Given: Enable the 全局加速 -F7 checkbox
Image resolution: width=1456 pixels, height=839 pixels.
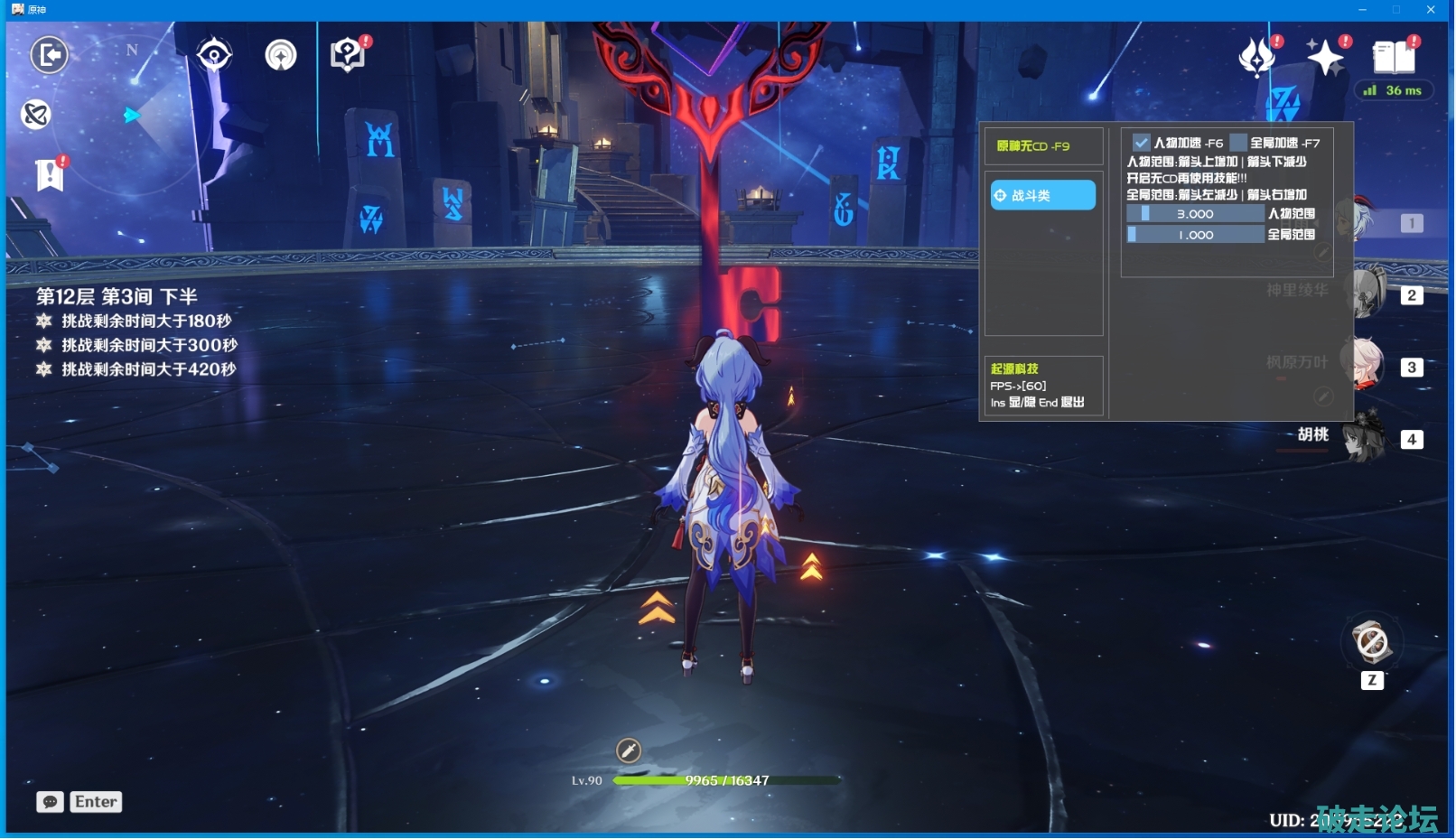Looking at the screenshot, I should point(1238,143).
